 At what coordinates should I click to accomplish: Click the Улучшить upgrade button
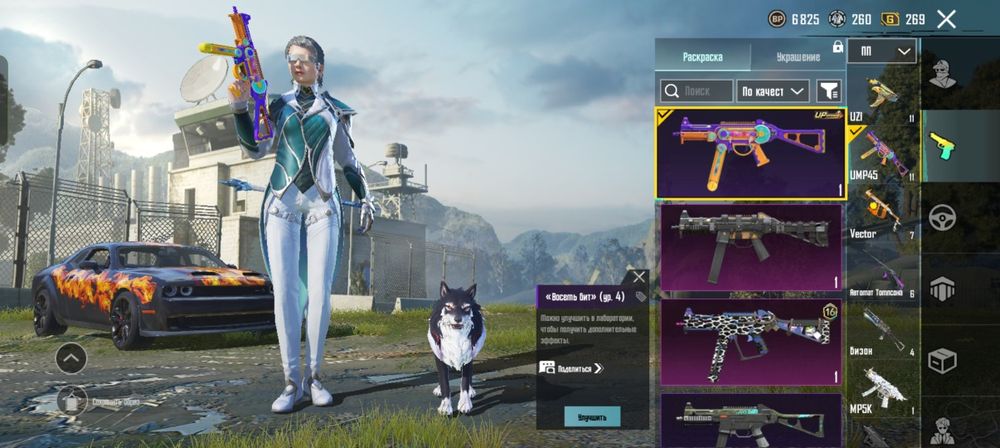click(592, 415)
